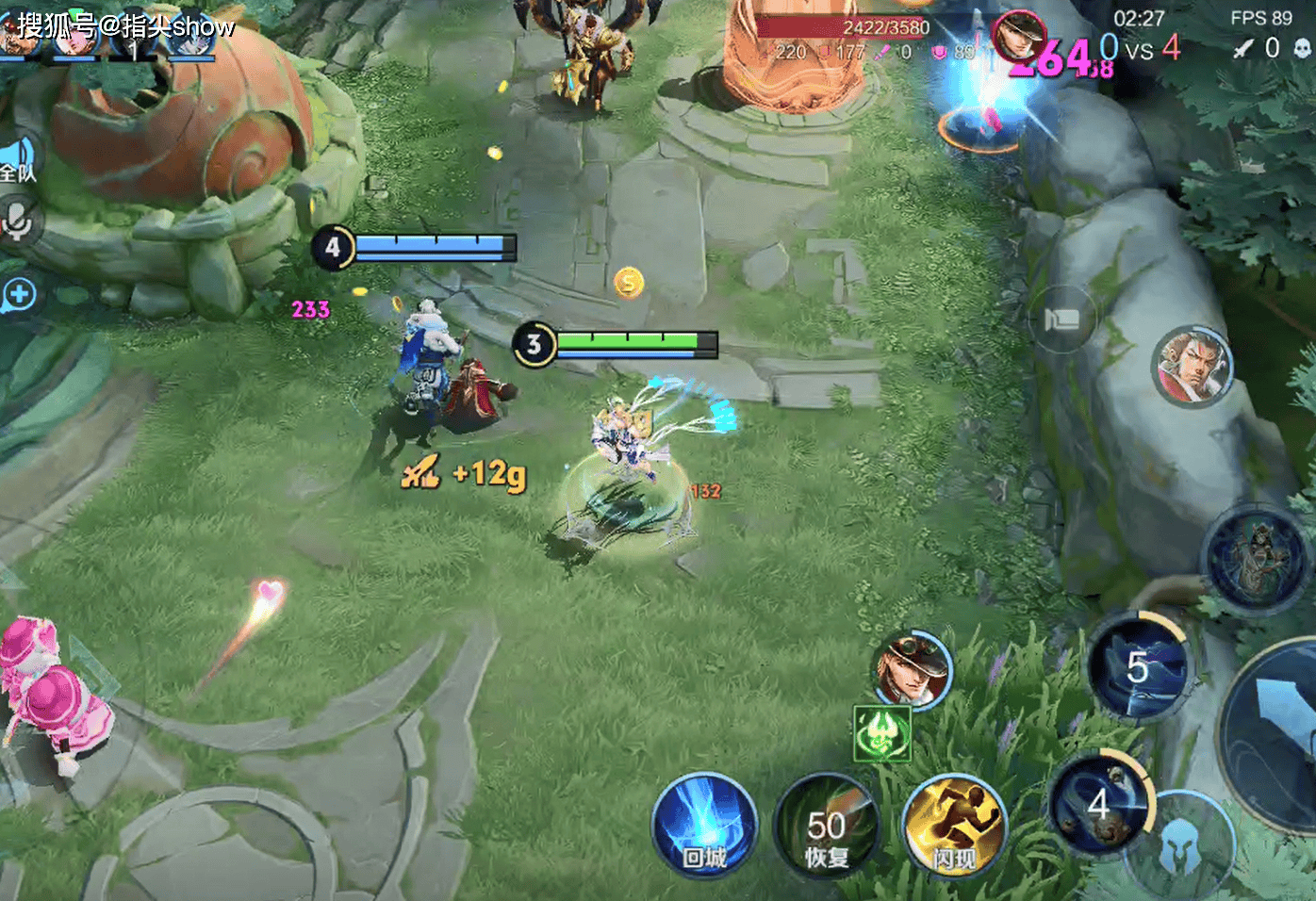Cast the ultimate skill above the attack button
This screenshot has width=1316, height=901.
click(x=1256, y=556)
